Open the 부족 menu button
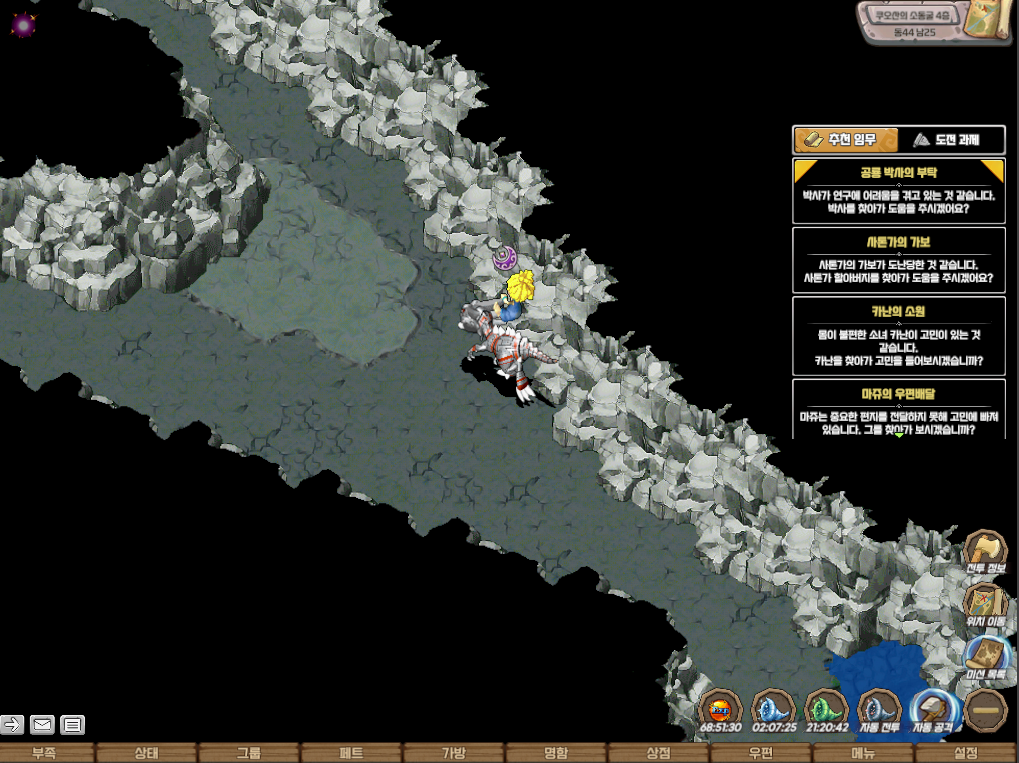 click(44, 753)
